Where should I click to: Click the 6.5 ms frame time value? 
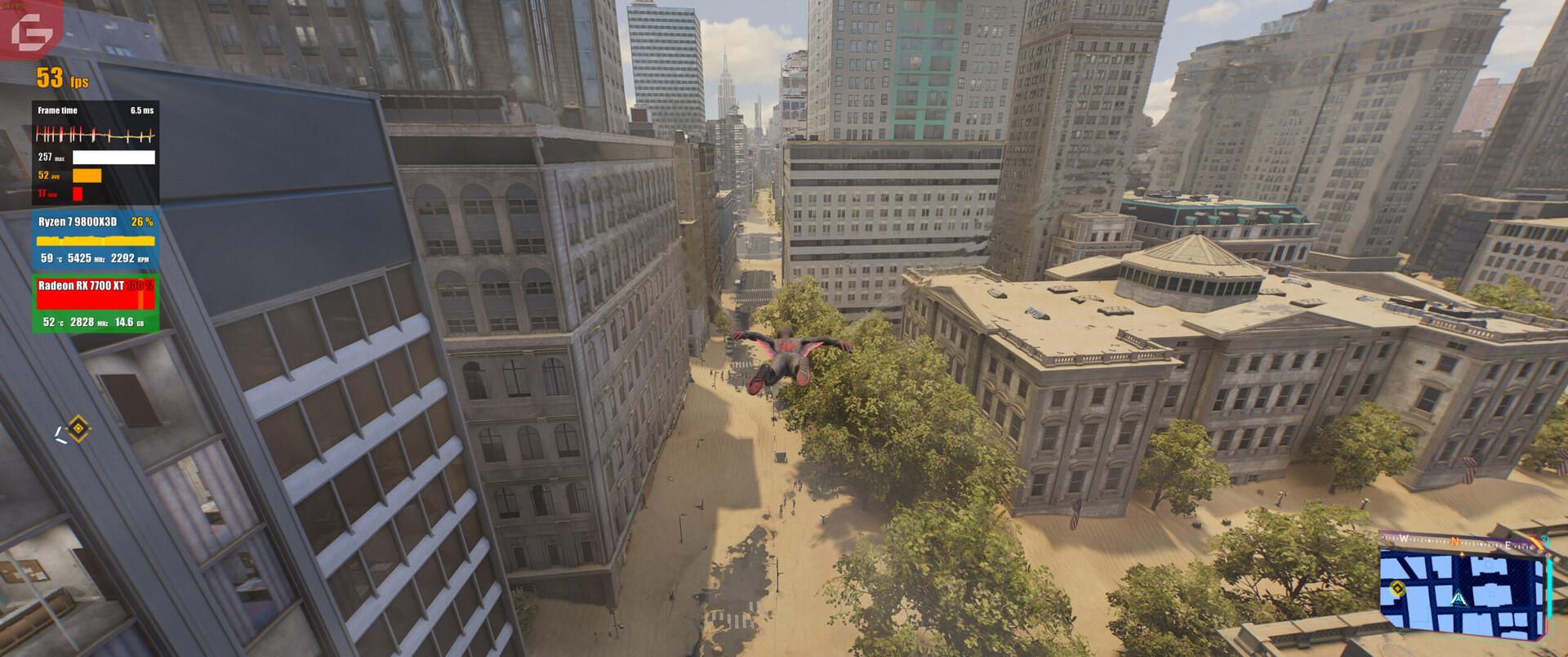point(142,109)
